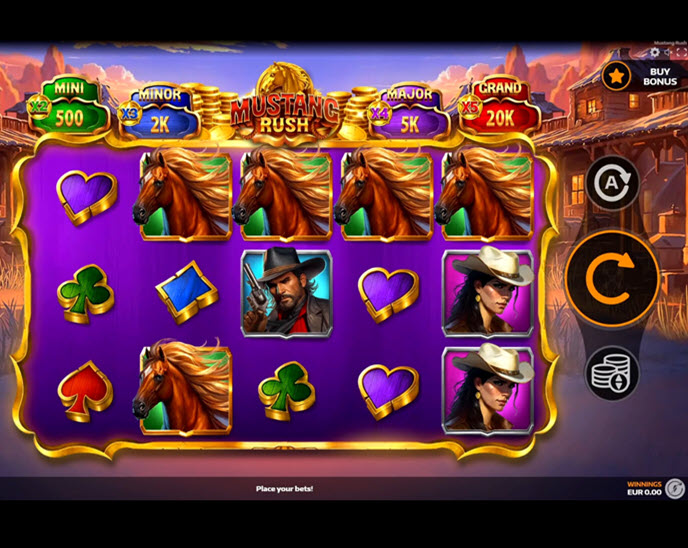This screenshot has height=548, width=688.
Task: Open the gear settings menu
Action: click(655, 52)
